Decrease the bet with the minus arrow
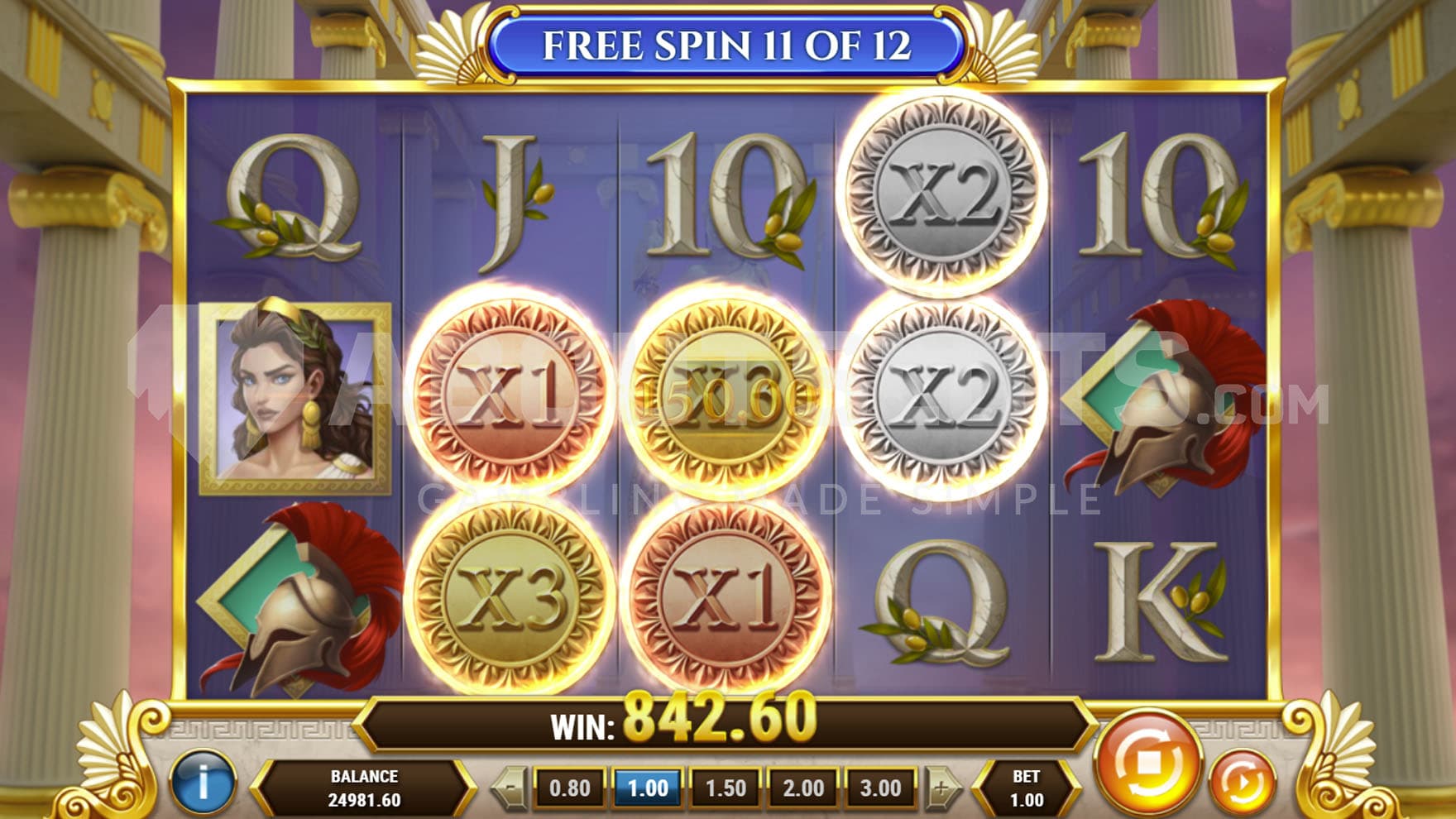 511,788
